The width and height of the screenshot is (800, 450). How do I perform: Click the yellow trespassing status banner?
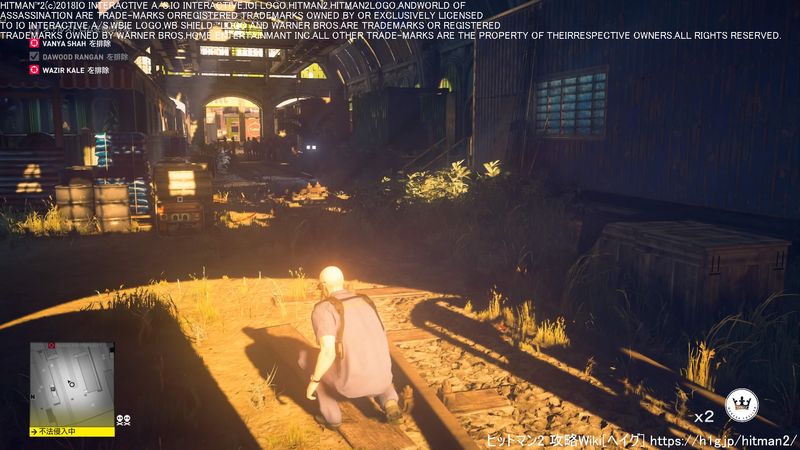point(73,432)
